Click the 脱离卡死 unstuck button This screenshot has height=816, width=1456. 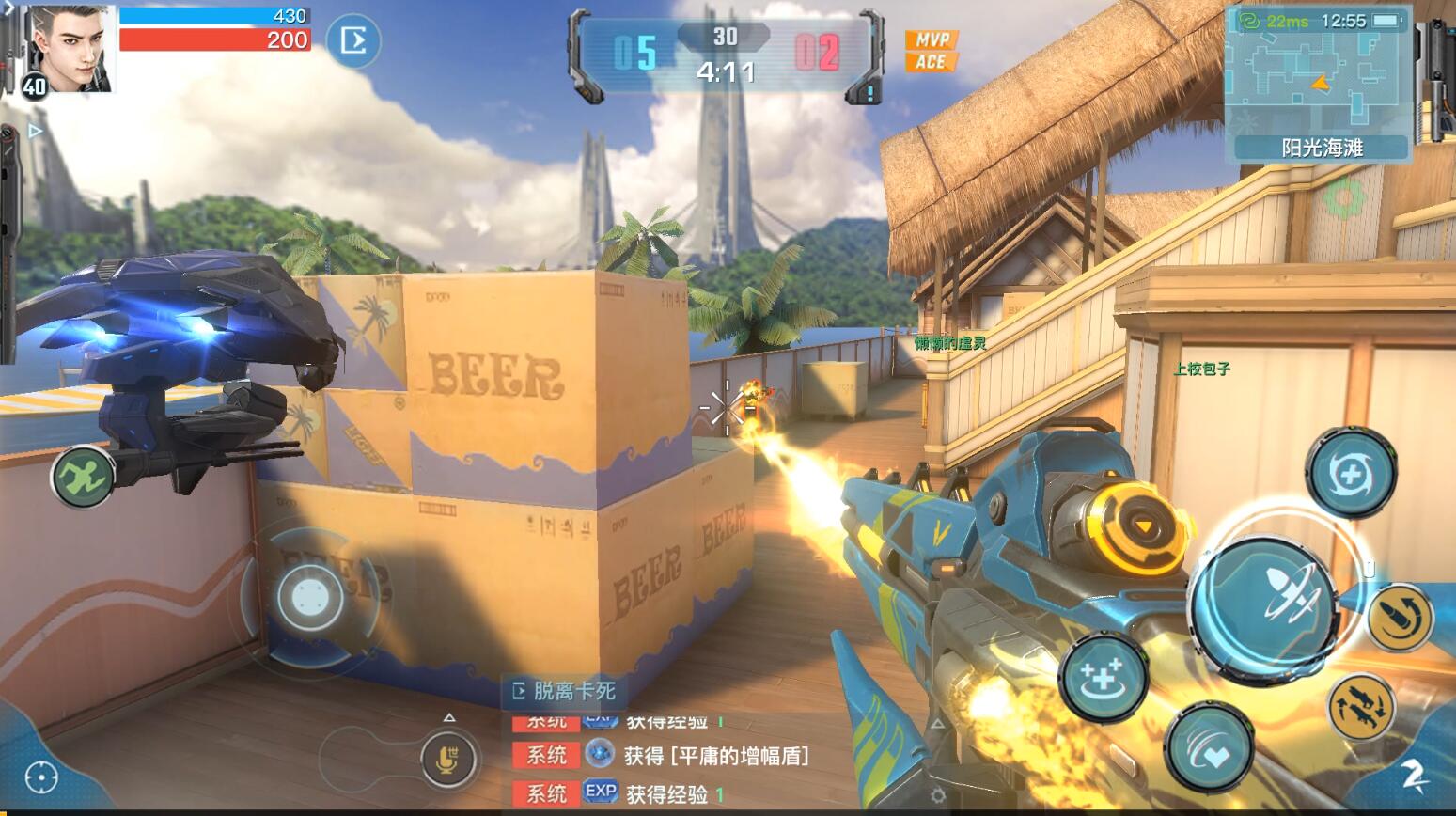tap(563, 692)
